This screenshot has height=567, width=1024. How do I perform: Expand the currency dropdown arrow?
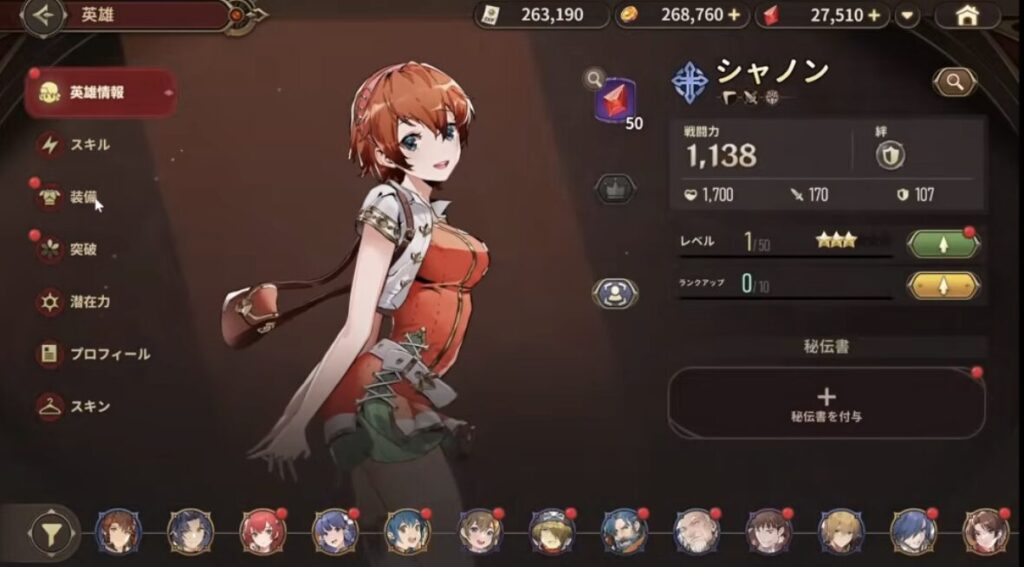tap(908, 16)
